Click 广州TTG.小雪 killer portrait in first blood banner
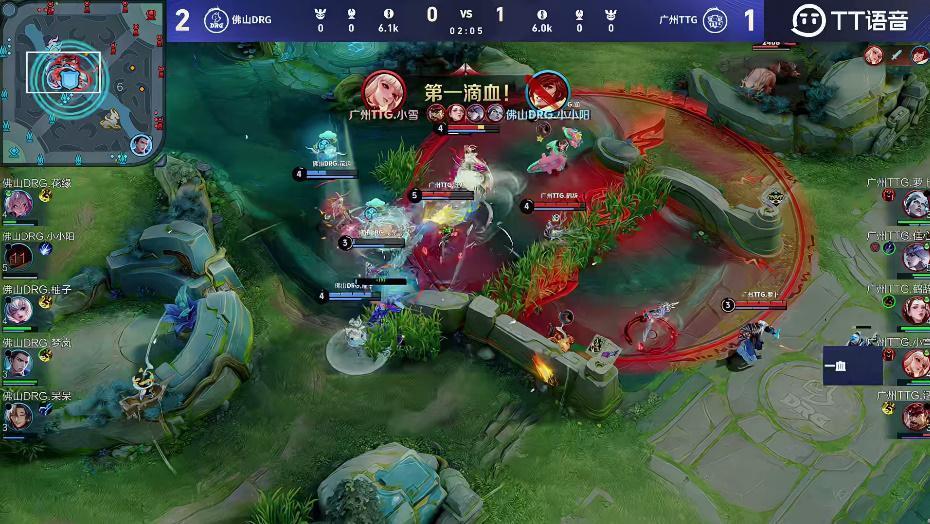 pos(383,91)
